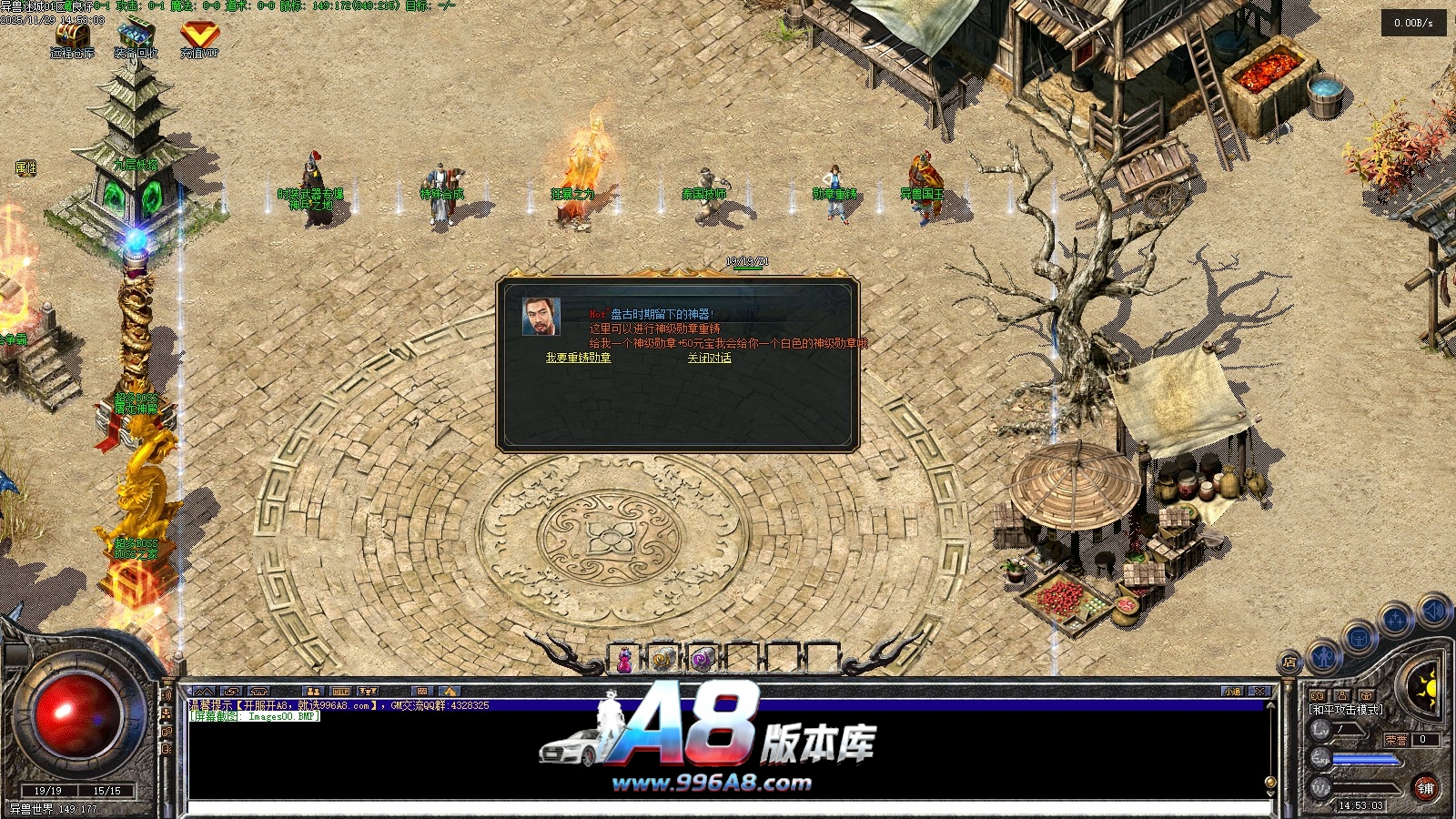The height and width of the screenshot is (819, 1456).
Task: Use the purple scroll in the hotbar
Action: tap(702, 659)
